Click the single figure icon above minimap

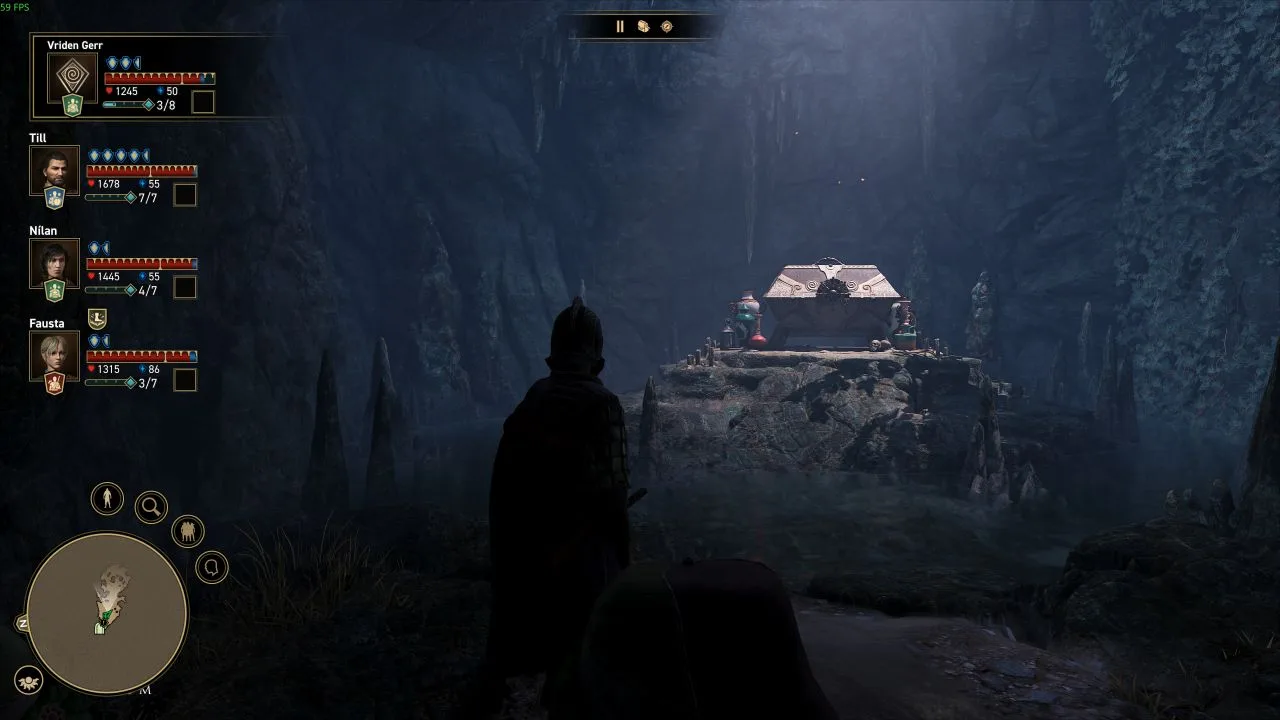pyautogui.click(x=107, y=498)
